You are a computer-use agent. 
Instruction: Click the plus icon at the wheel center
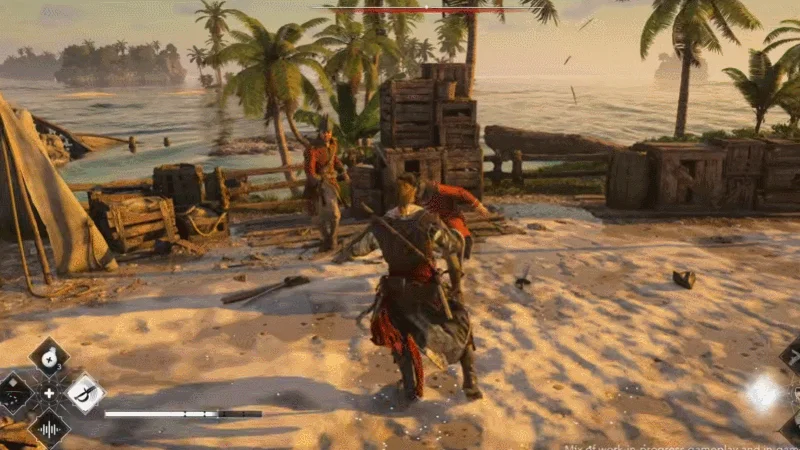click(48, 393)
